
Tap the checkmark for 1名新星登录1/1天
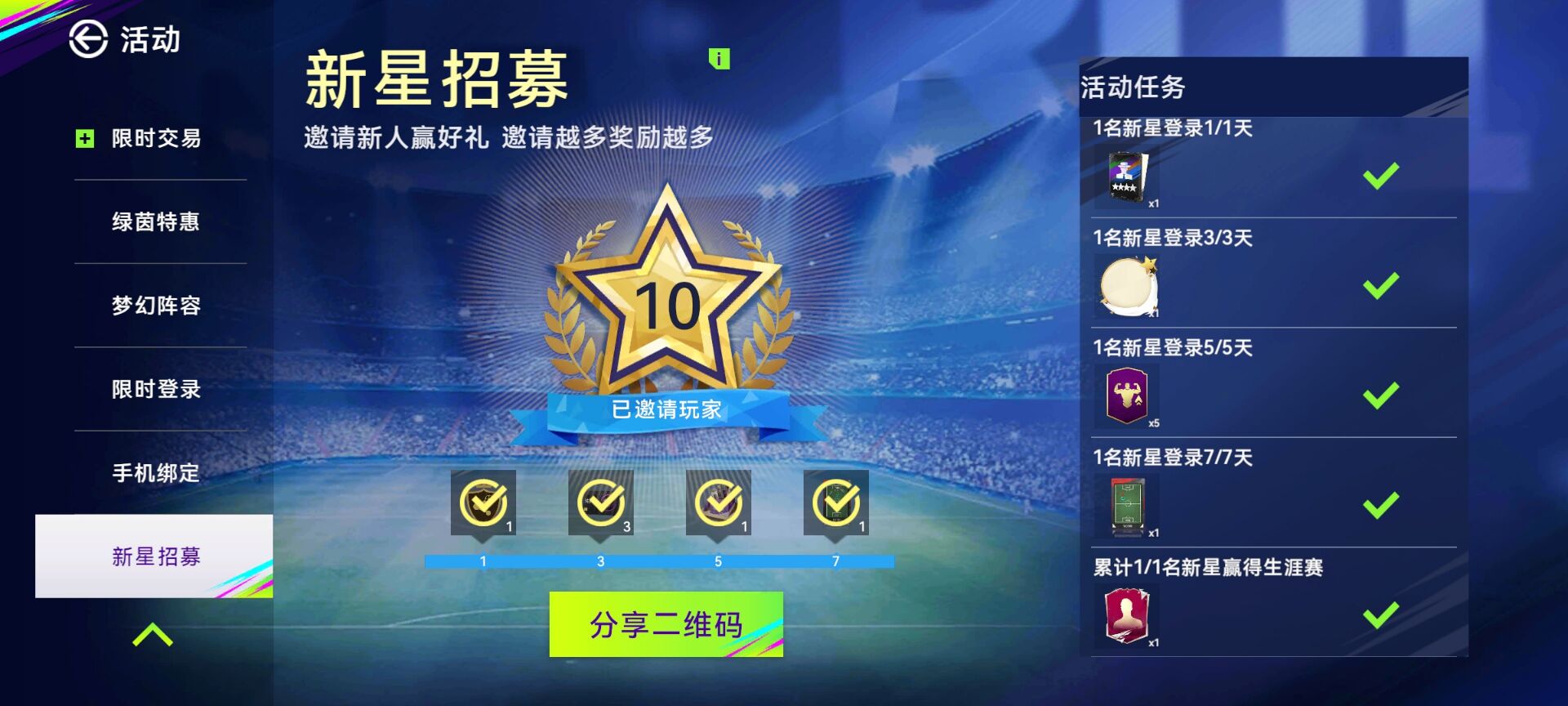tap(1382, 175)
